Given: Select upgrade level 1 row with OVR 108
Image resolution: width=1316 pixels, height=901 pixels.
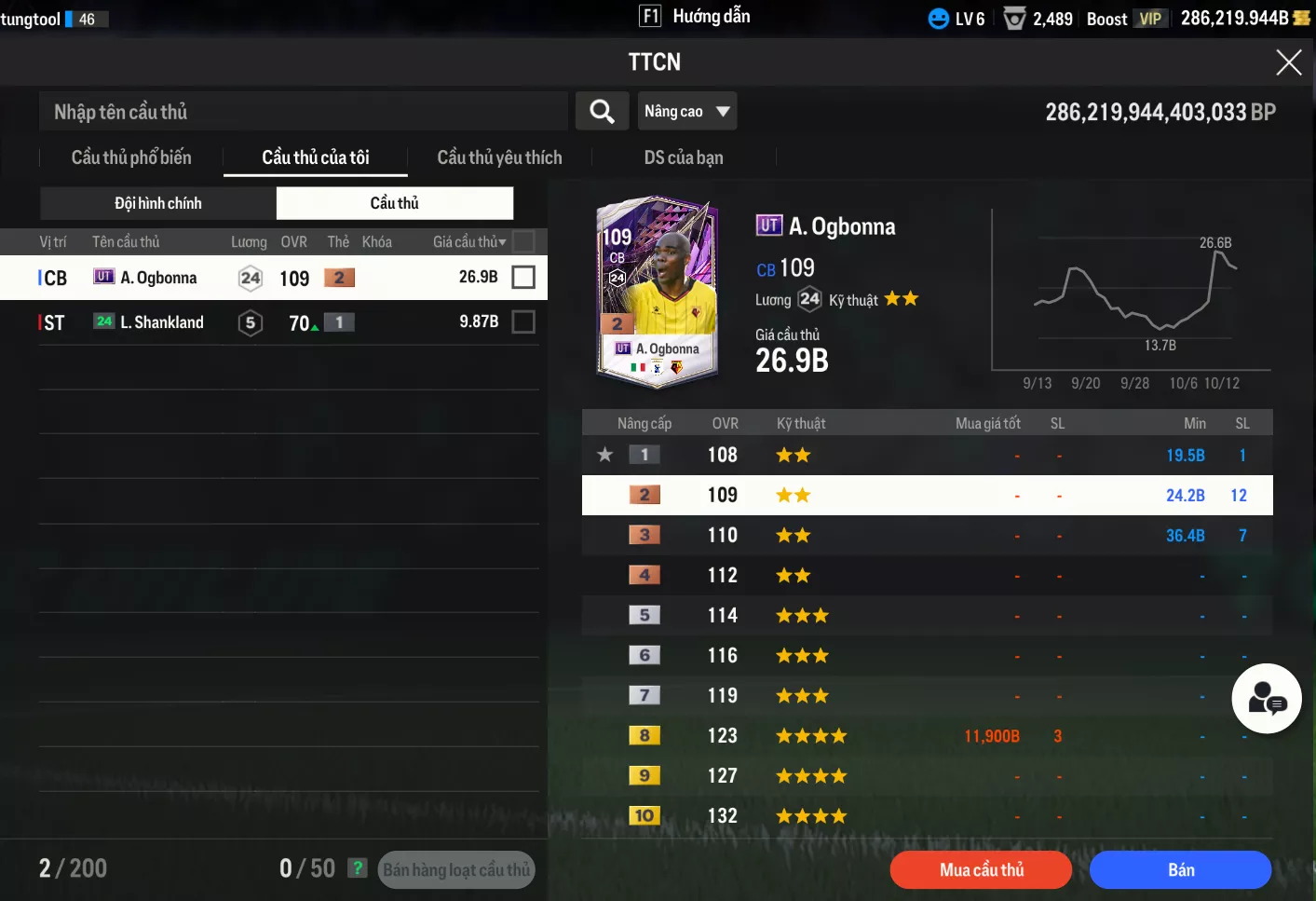Looking at the screenshot, I should [x=927, y=456].
